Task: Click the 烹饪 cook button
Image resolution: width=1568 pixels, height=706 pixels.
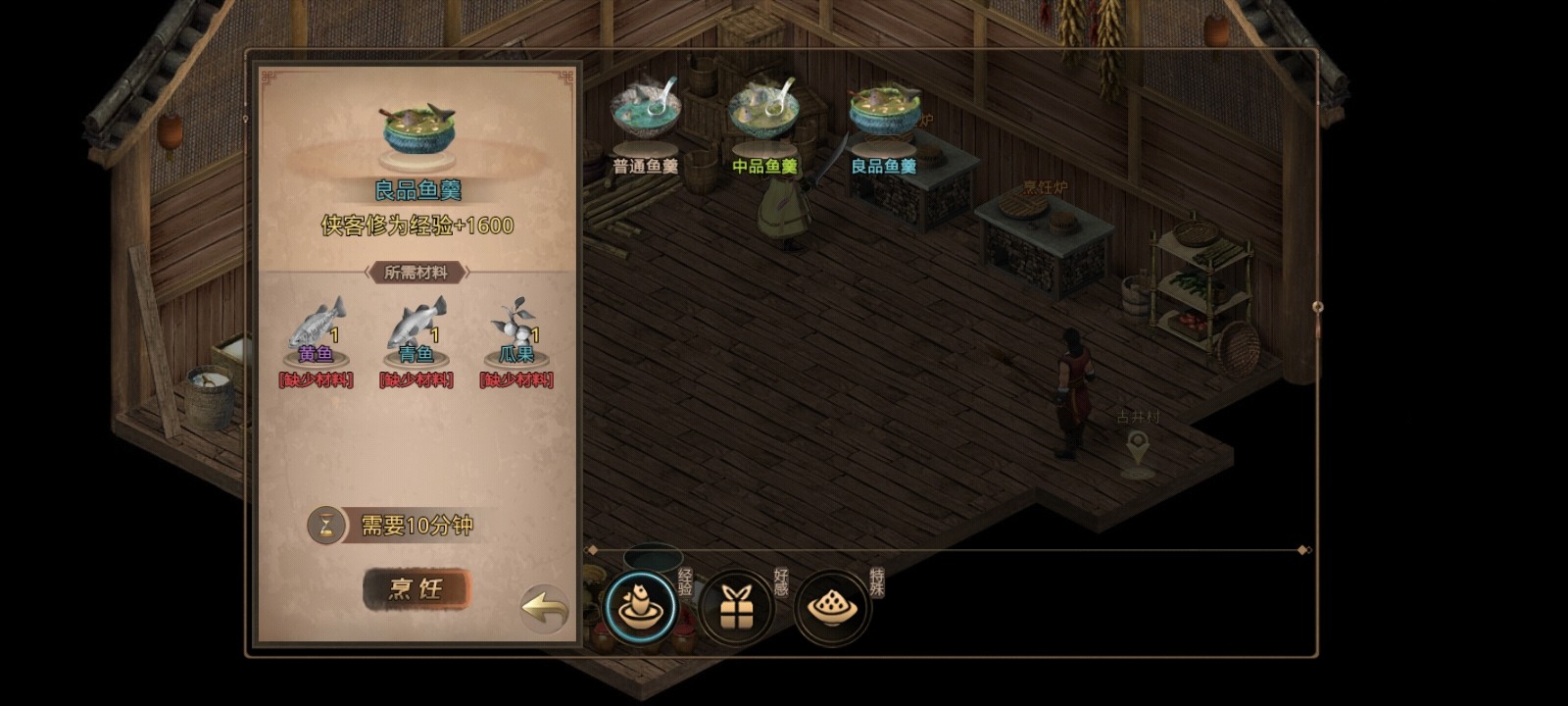Action: point(416,589)
